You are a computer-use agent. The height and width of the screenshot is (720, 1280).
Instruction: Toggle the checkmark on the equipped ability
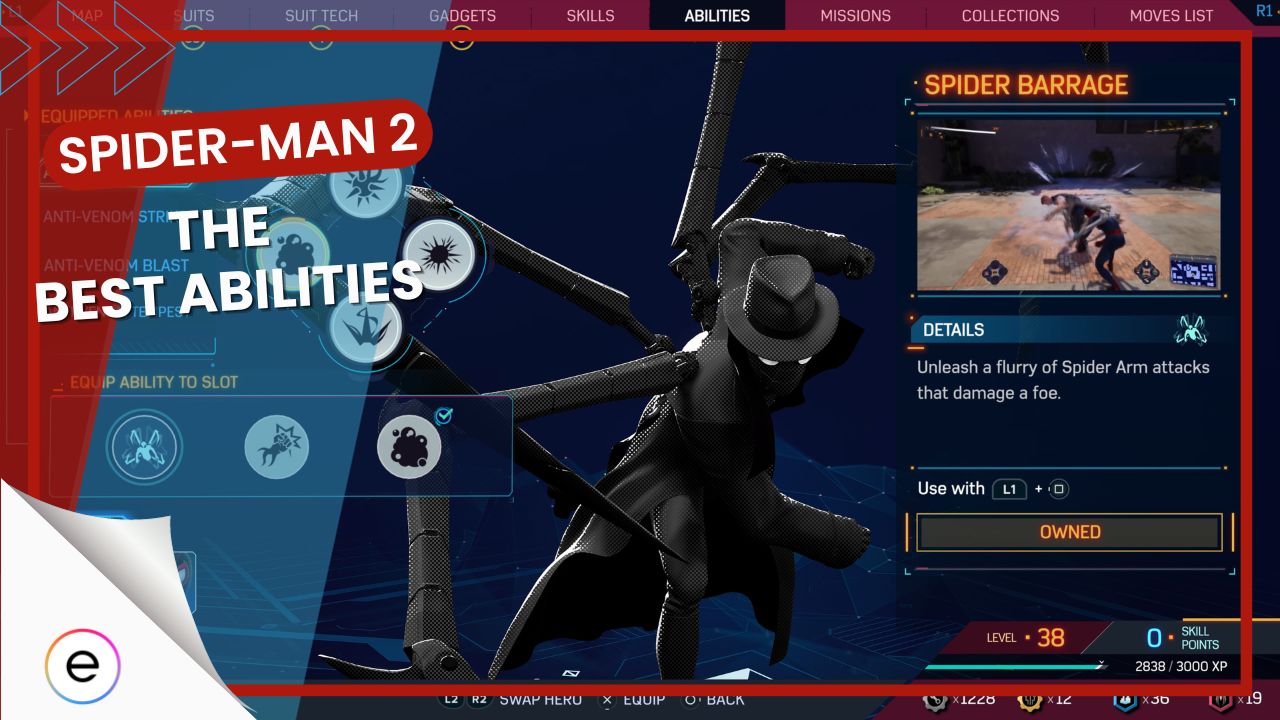point(444,418)
